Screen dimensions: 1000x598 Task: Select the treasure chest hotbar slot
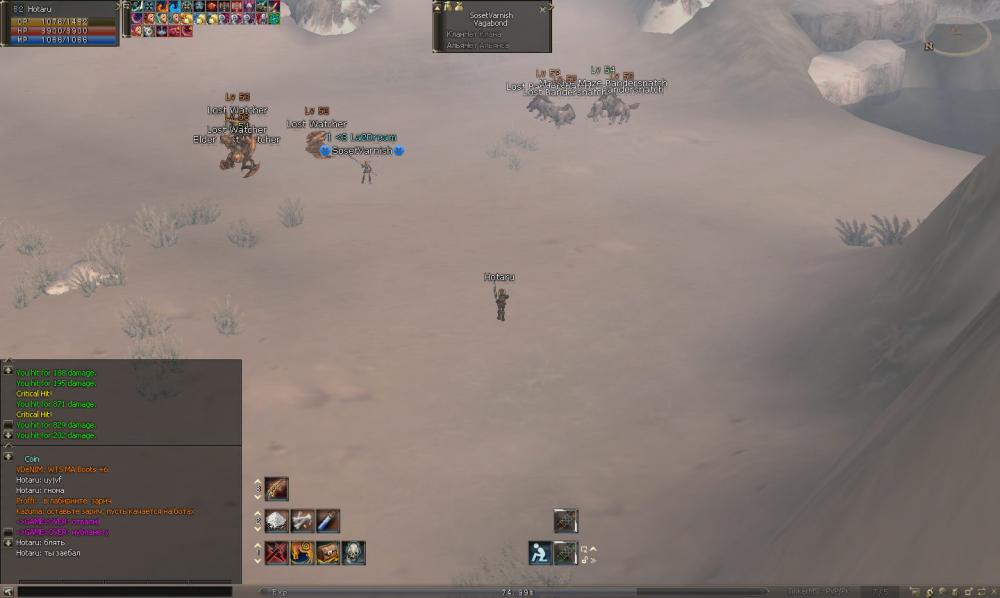tap(327, 553)
